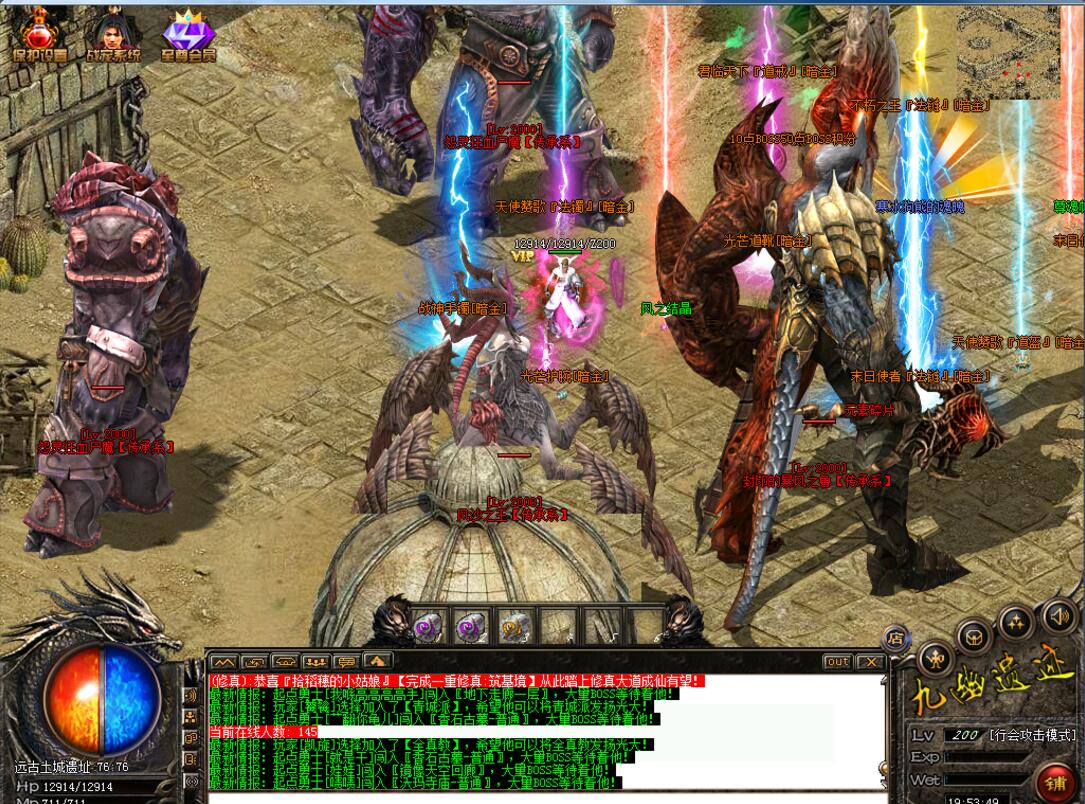Switch the 行会攻击模式 attack mode

pyautogui.click(x=1032, y=735)
